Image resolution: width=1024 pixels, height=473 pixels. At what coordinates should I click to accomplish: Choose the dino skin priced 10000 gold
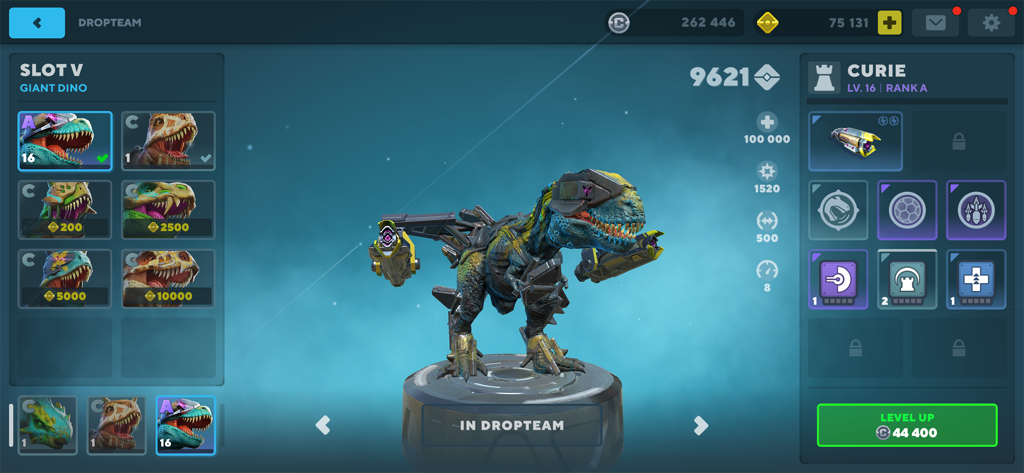(168, 277)
